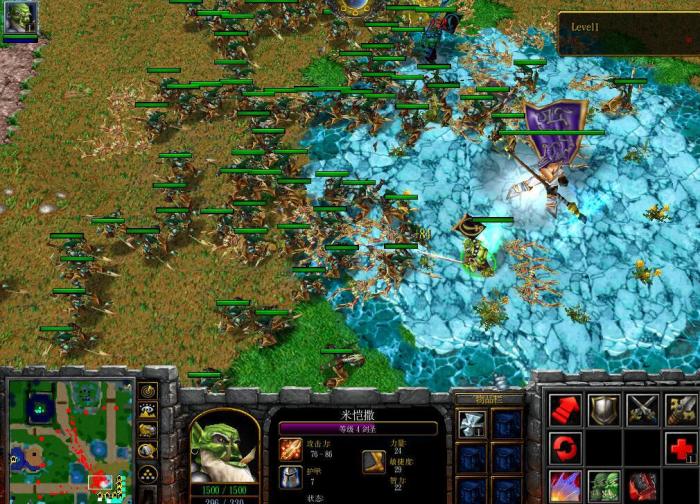Use the Mirror Image twin orcs ability

coord(603,485)
